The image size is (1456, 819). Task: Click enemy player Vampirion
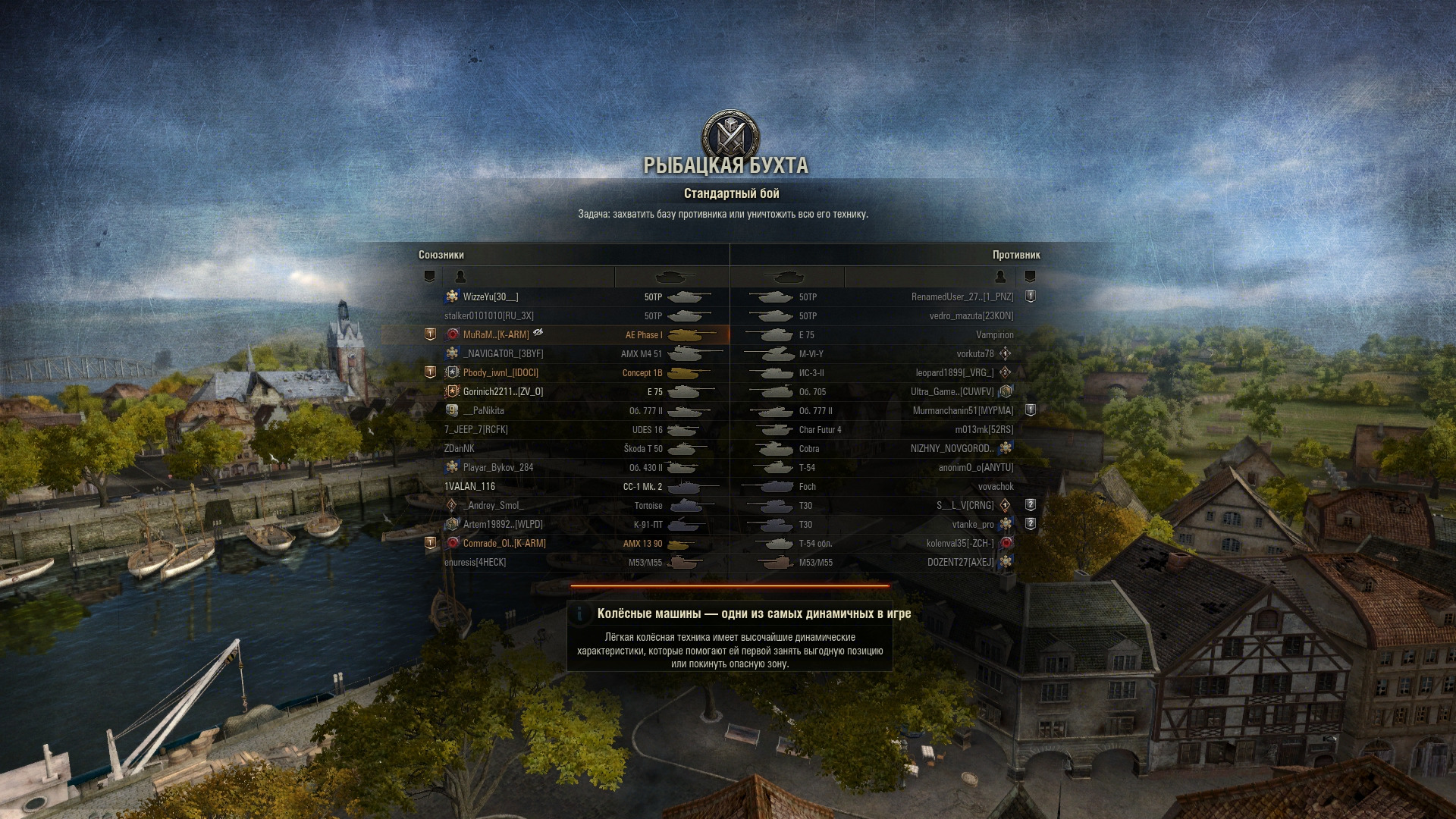(x=994, y=335)
